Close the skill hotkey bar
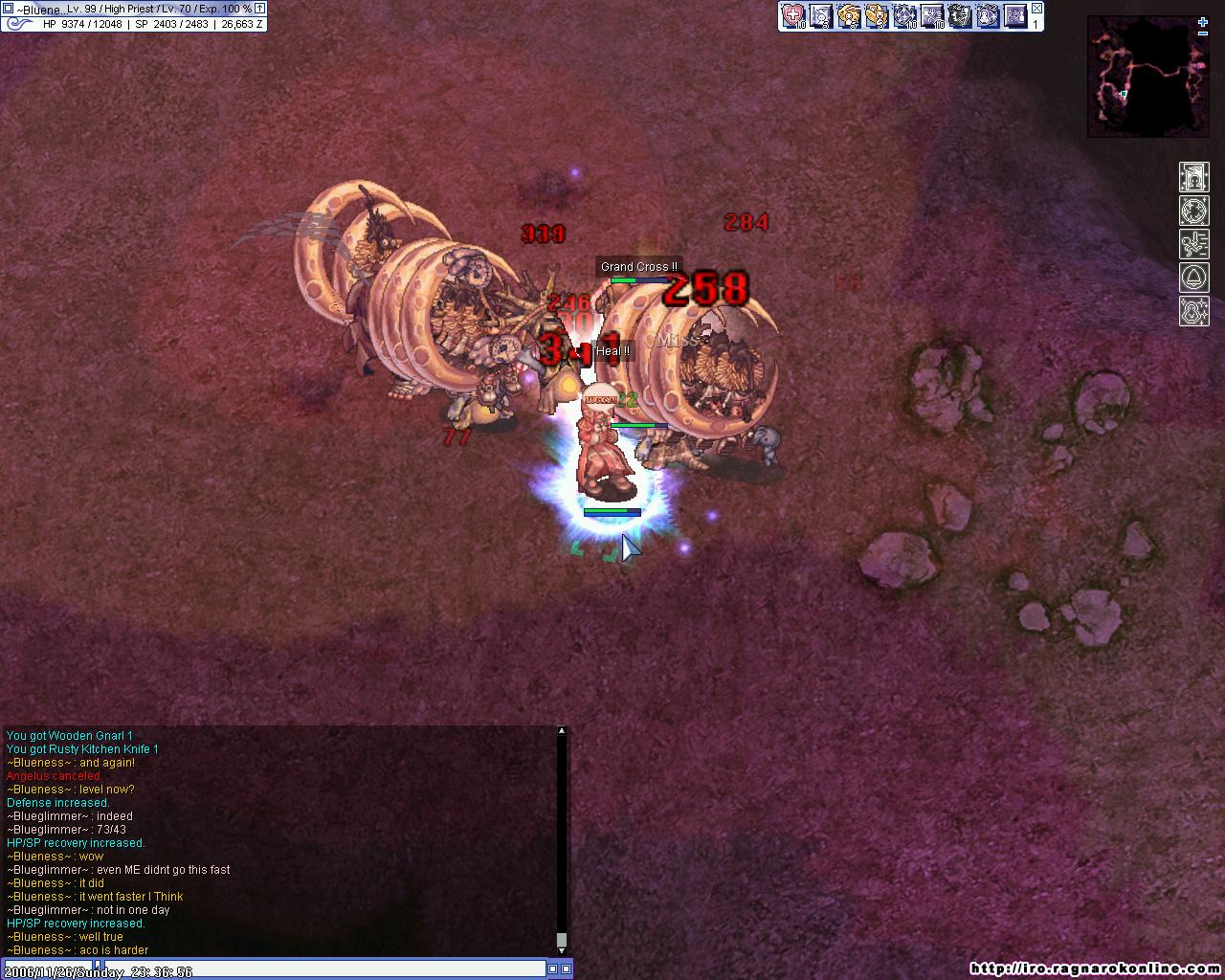1225x980 pixels. pyautogui.click(x=1036, y=9)
